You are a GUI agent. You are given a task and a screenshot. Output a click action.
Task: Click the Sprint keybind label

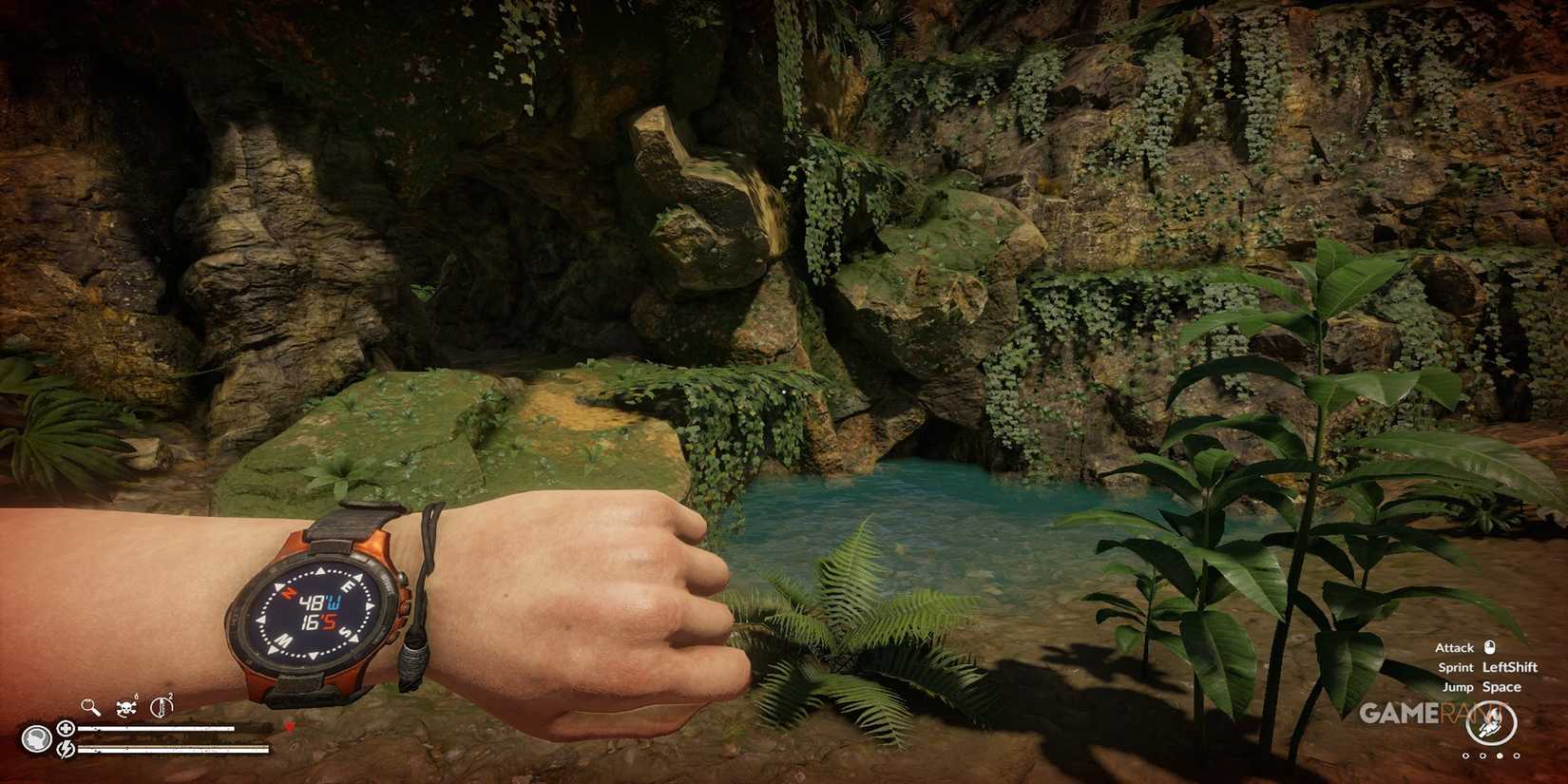click(1456, 667)
